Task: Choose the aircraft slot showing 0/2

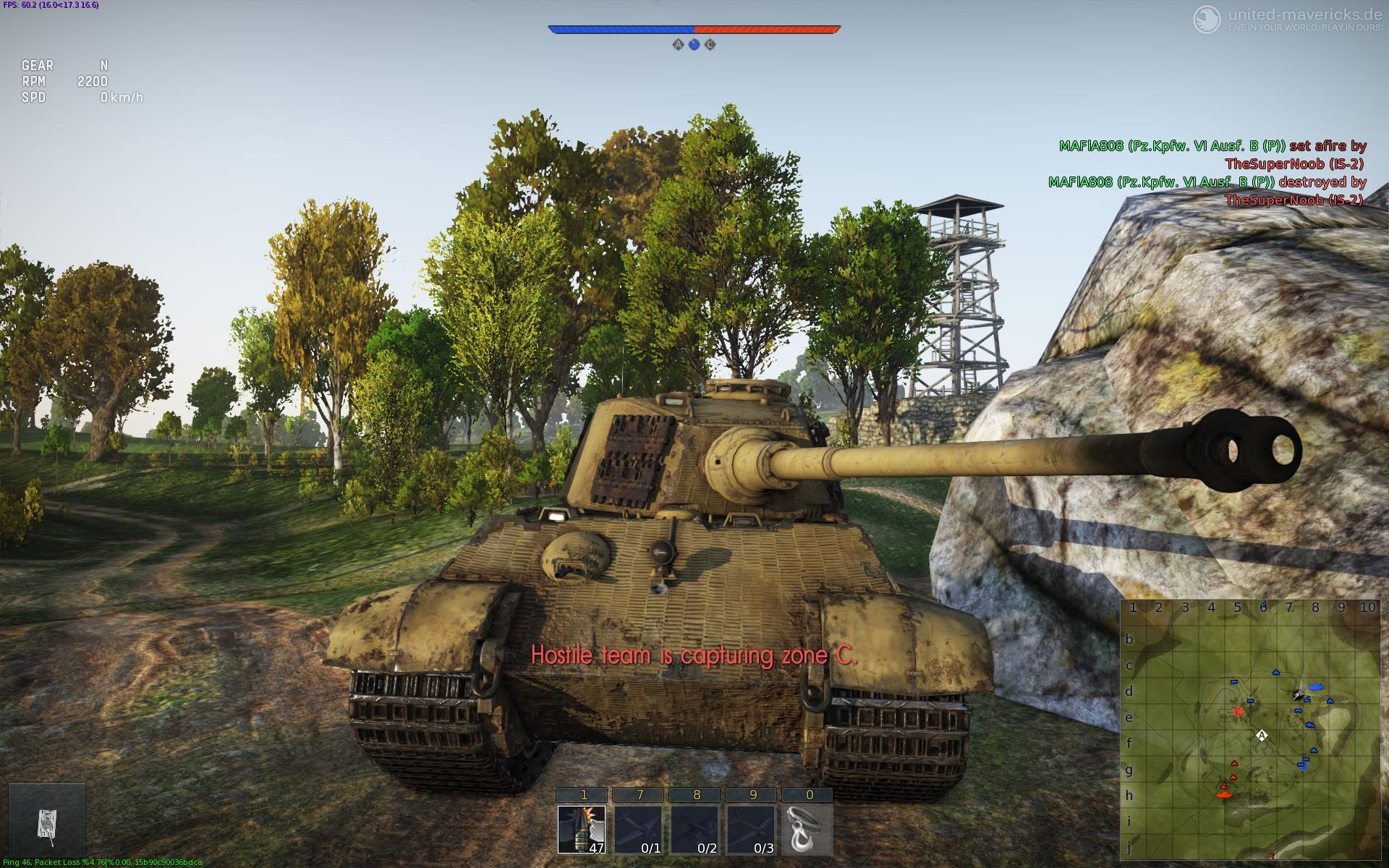Action: [694, 829]
